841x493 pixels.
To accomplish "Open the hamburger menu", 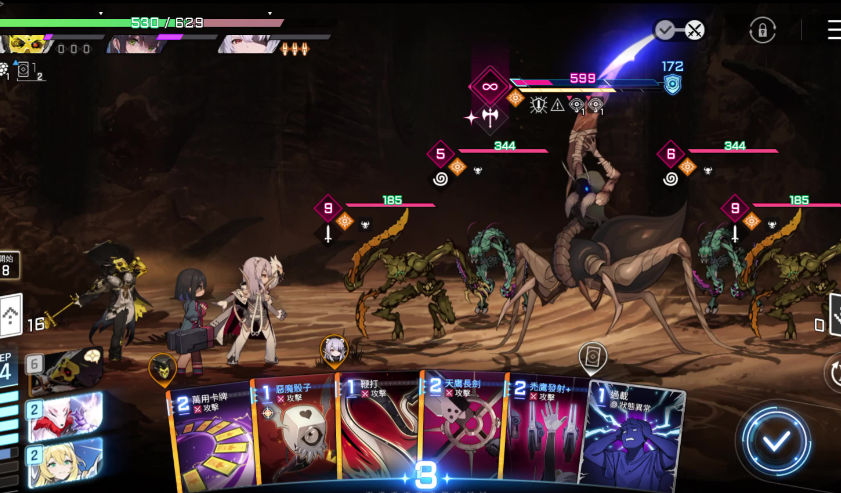I will [x=833, y=30].
